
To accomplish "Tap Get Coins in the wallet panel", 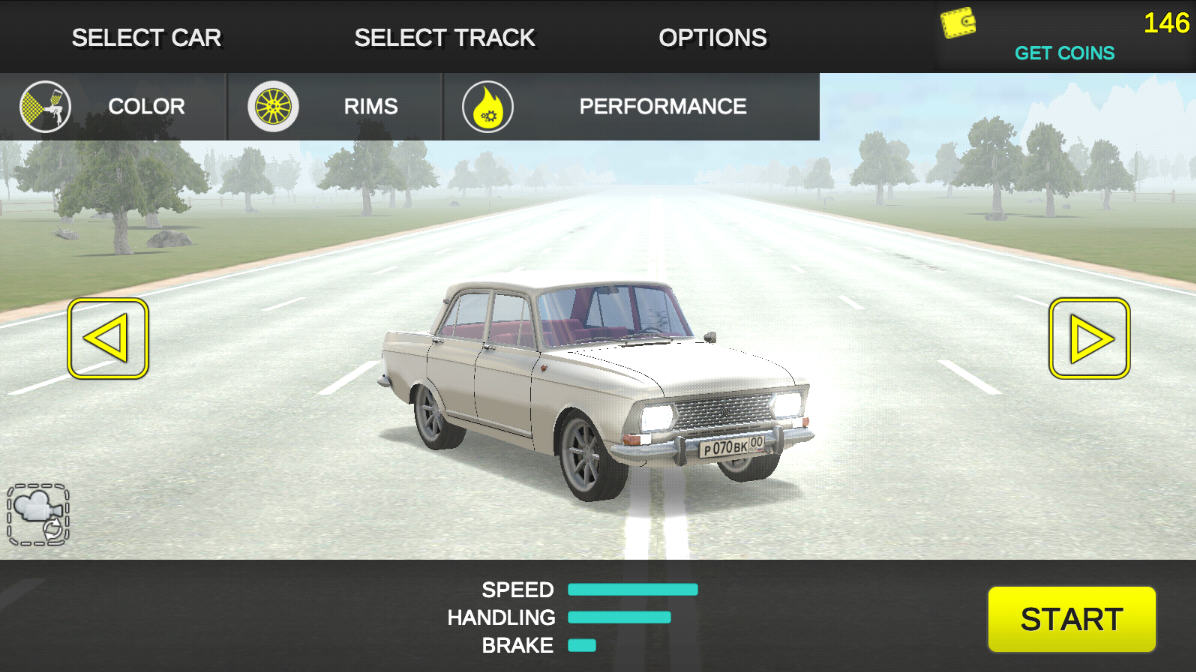I will [1064, 53].
